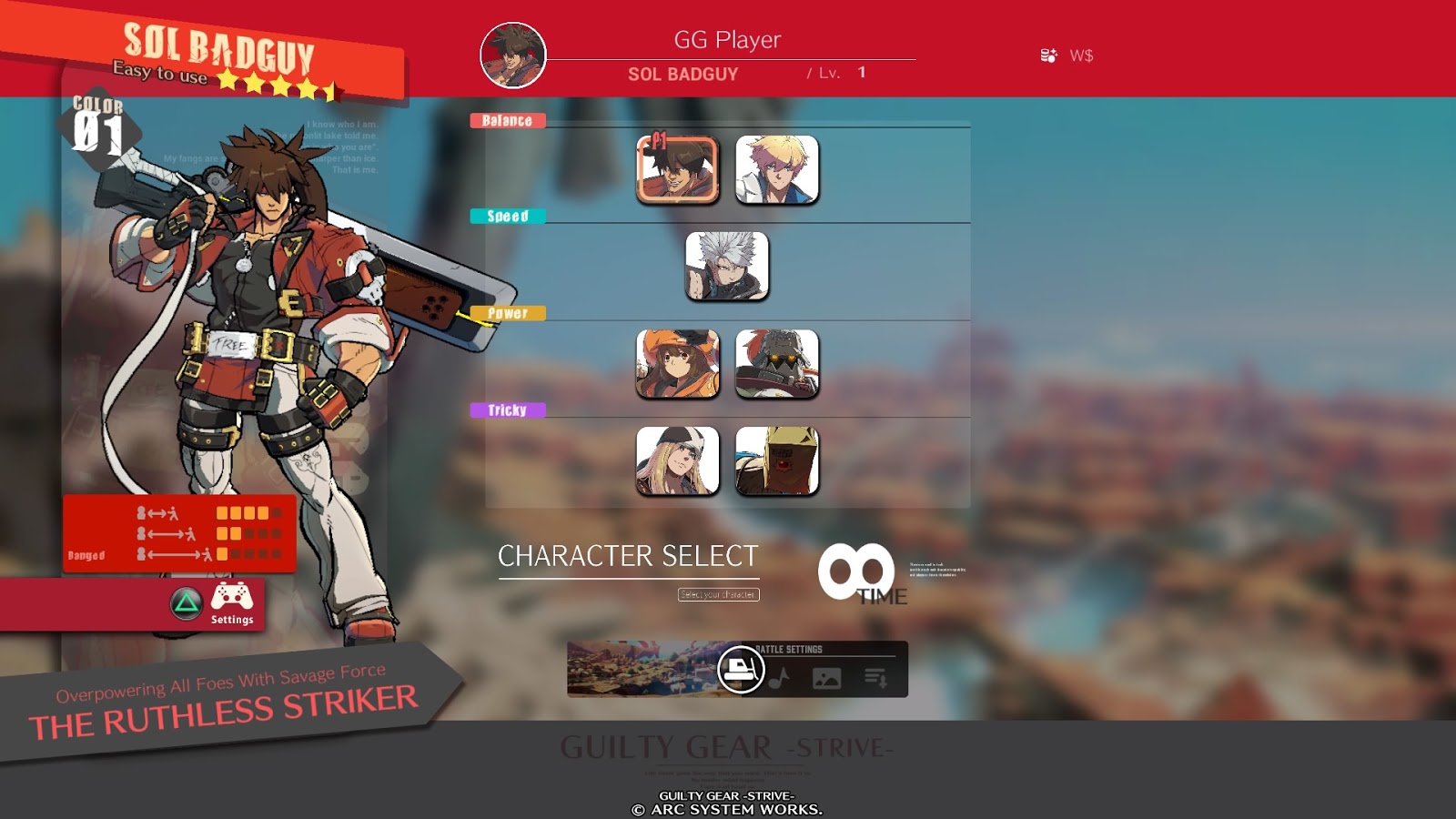The image size is (1456, 819).
Task: Open the stage image icon in Battle Settings
Action: coord(824,675)
